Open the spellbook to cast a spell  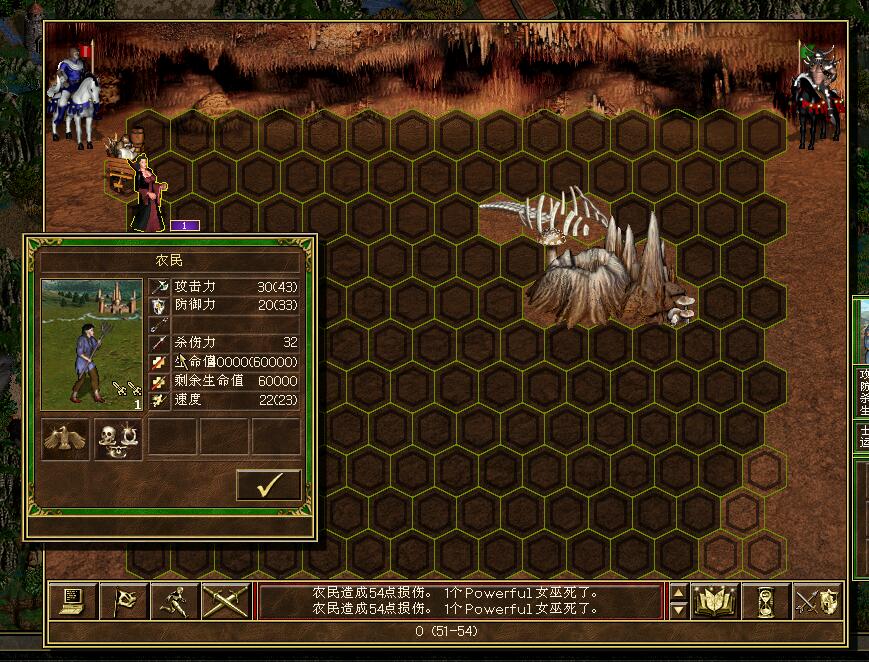(715, 600)
